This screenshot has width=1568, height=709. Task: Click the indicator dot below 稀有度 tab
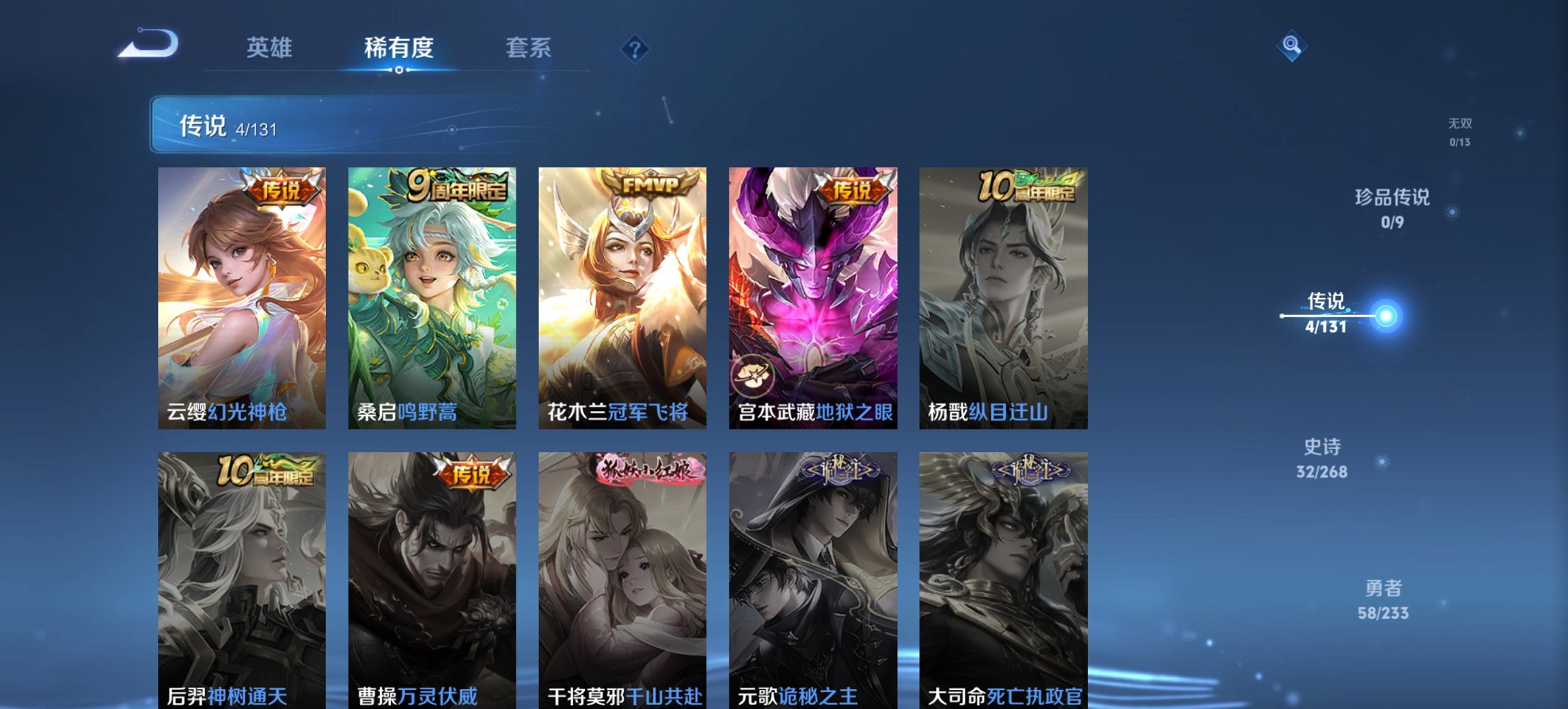click(x=398, y=70)
